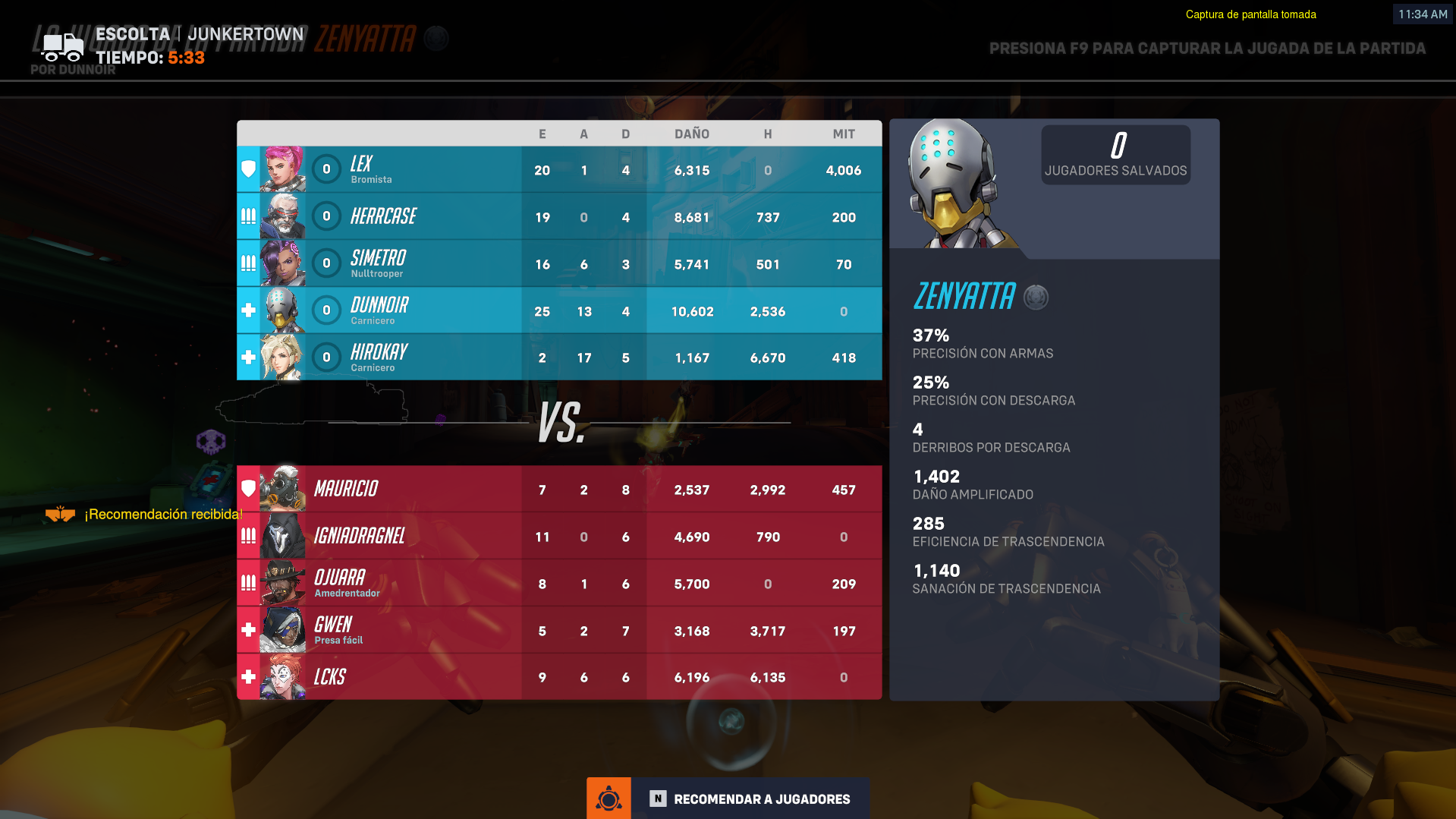The width and height of the screenshot is (1456, 819).
Task: Select the support role icon beside DUNNOIR
Action: pyautogui.click(x=247, y=310)
